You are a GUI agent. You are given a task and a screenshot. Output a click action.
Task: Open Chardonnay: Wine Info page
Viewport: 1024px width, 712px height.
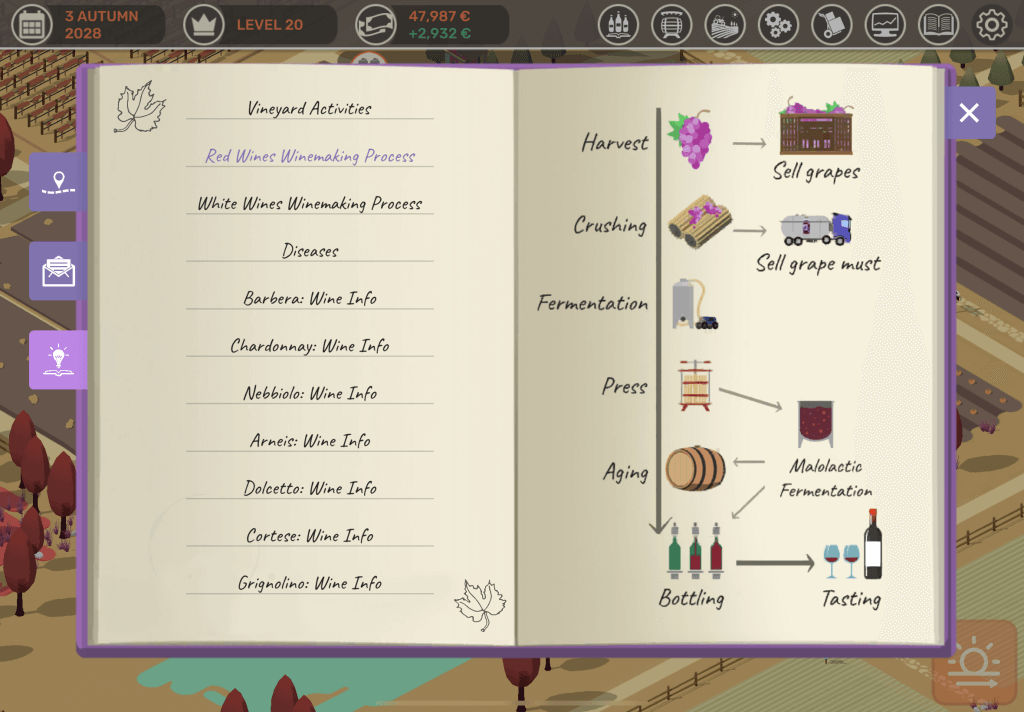309,346
